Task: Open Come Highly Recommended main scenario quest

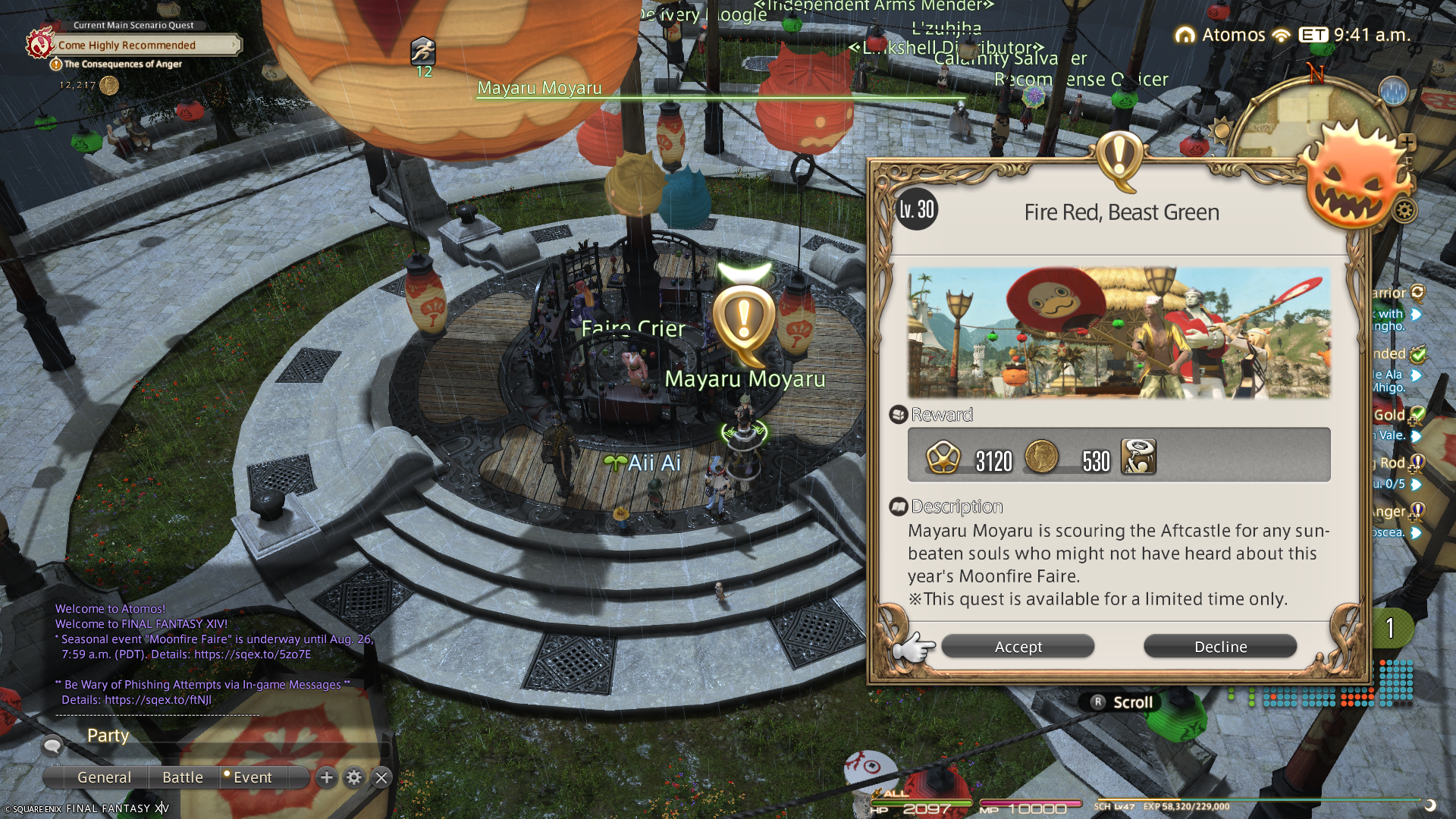Action: [x=127, y=45]
